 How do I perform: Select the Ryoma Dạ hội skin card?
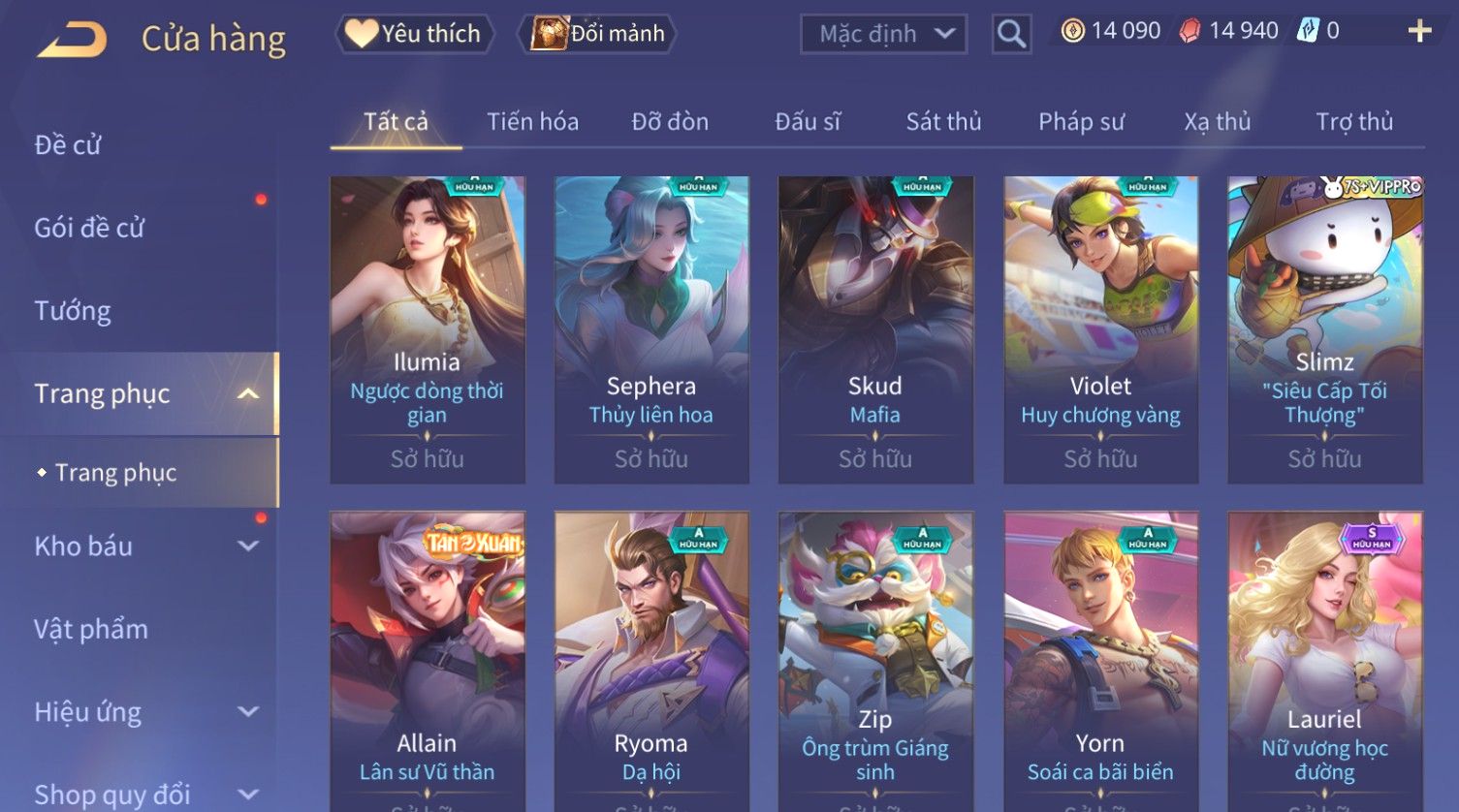coord(651,659)
